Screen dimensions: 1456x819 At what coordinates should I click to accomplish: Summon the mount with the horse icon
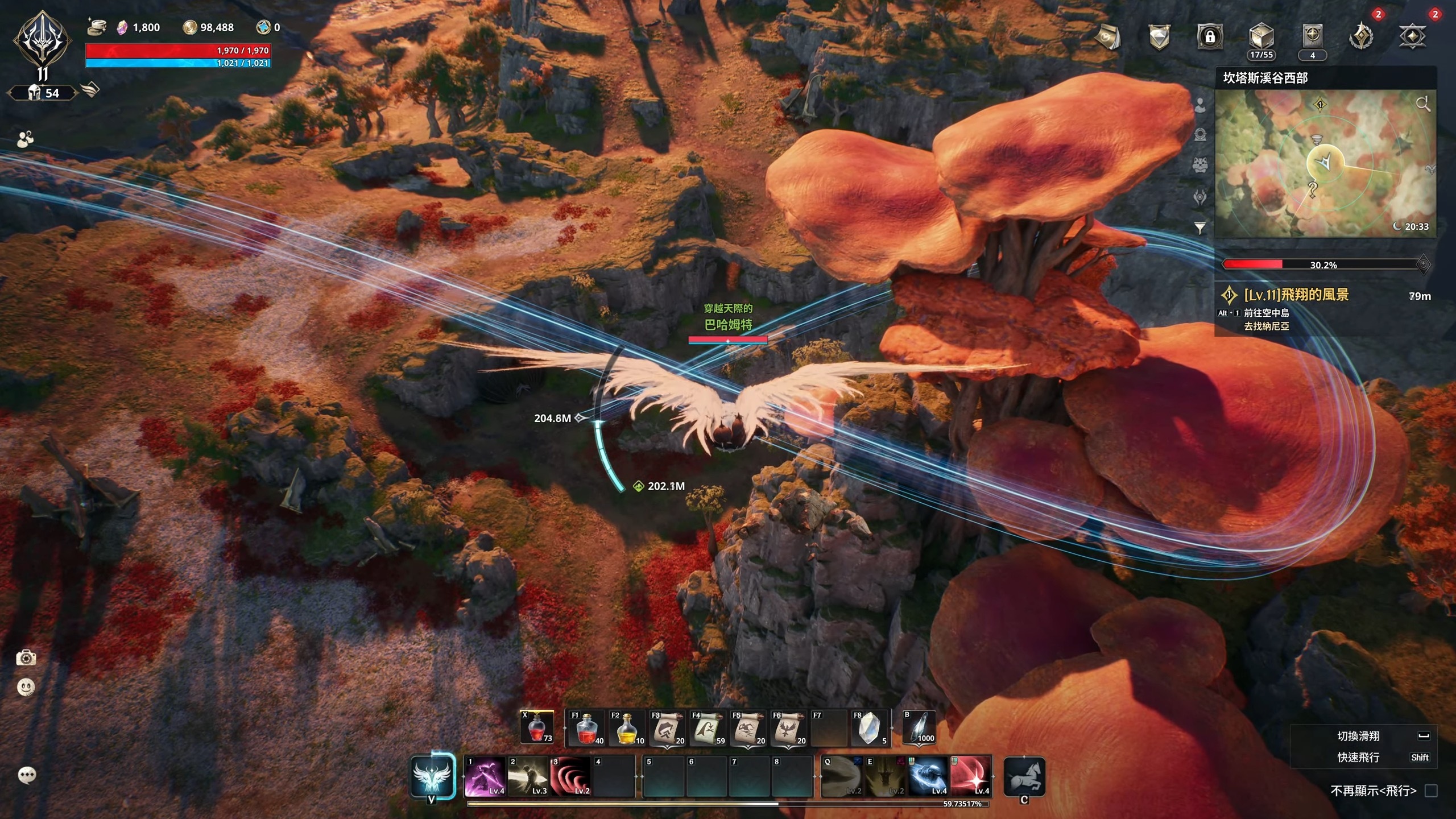1024,777
